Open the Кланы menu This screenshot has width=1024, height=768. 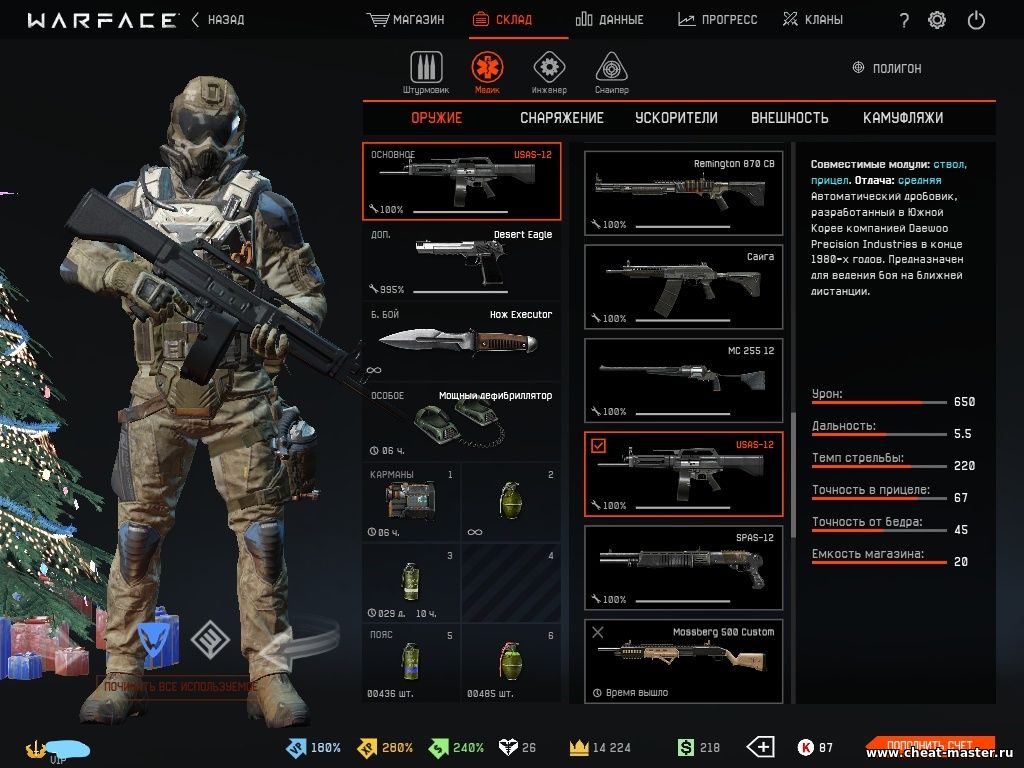point(812,20)
